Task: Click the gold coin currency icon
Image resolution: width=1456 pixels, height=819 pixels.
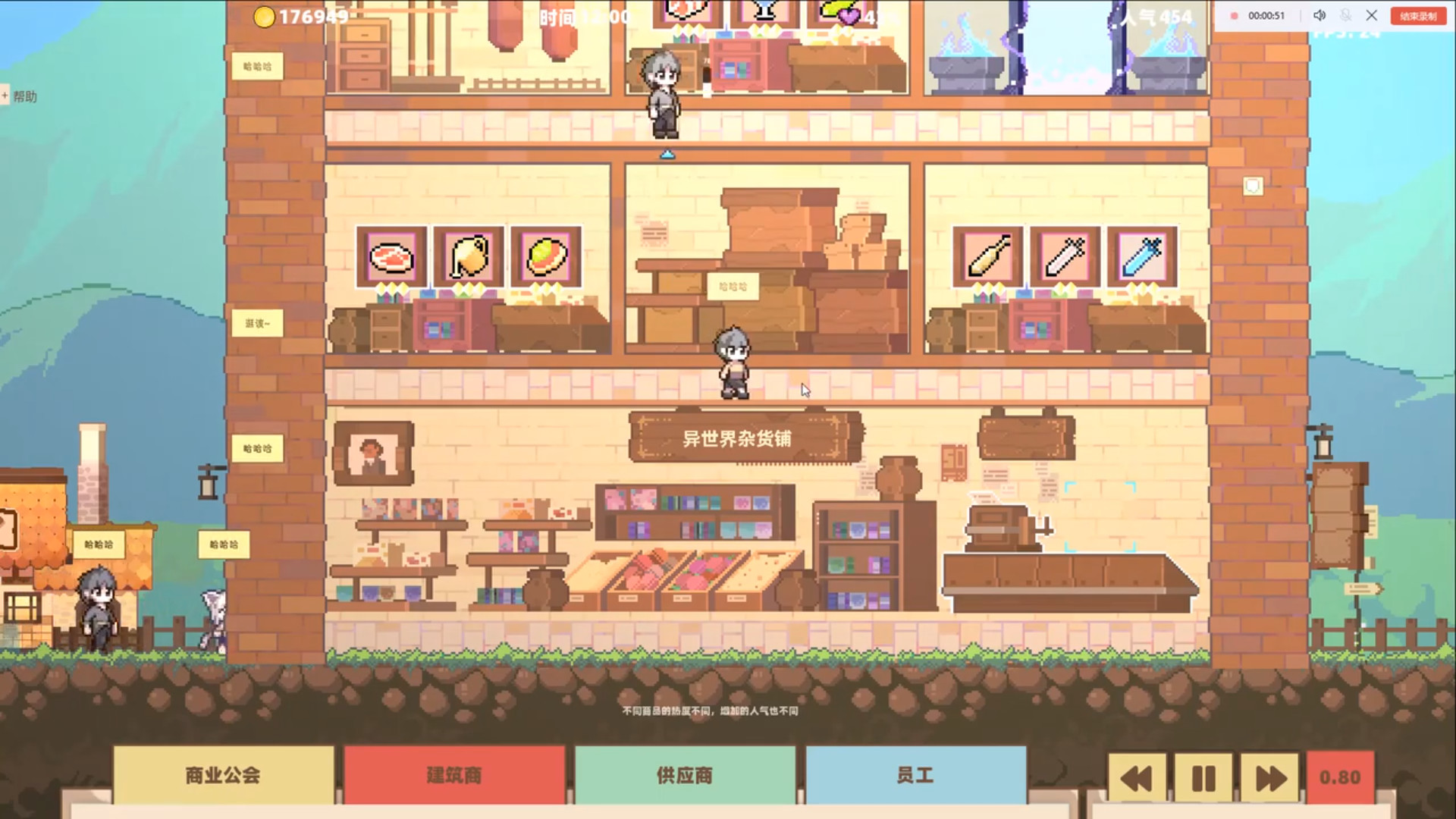Action: [265, 17]
